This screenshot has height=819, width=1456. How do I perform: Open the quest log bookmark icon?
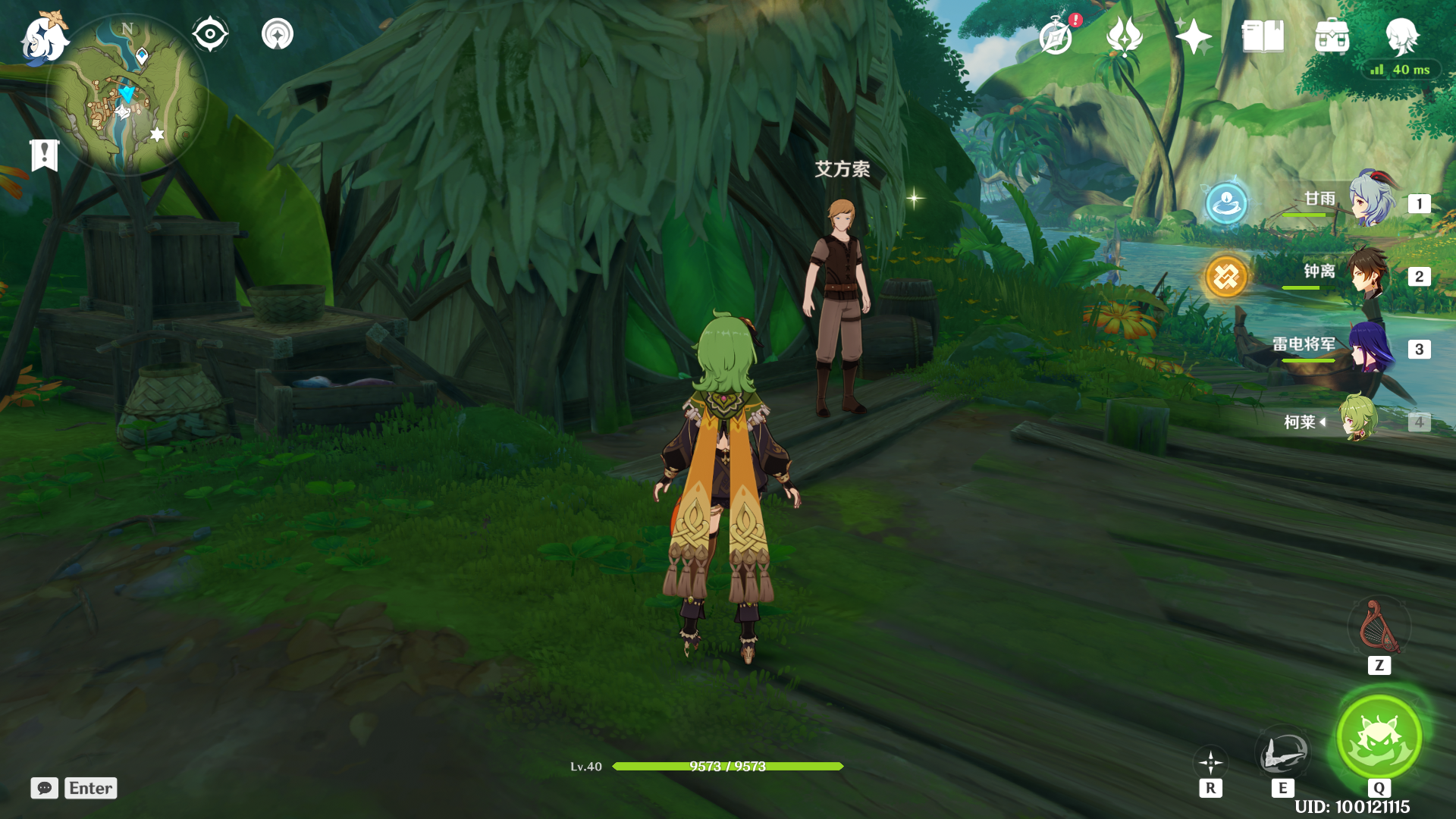point(45,155)
